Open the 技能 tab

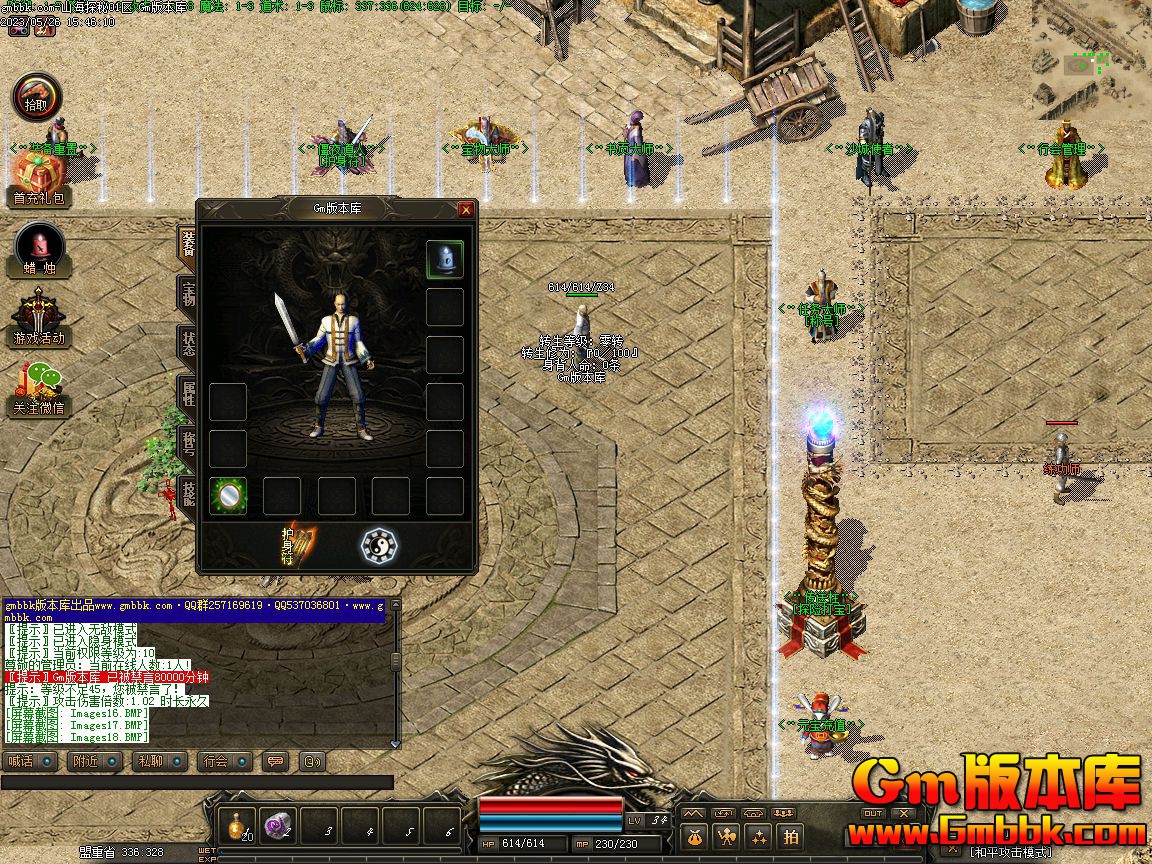coord(187,490)
